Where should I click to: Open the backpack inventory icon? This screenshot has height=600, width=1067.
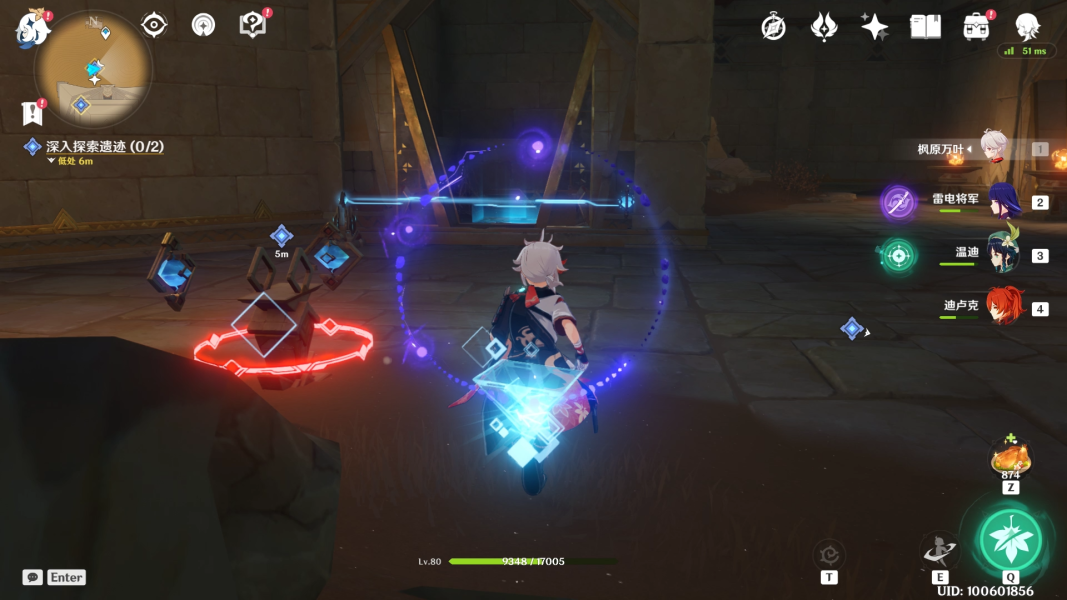point(976,27)
